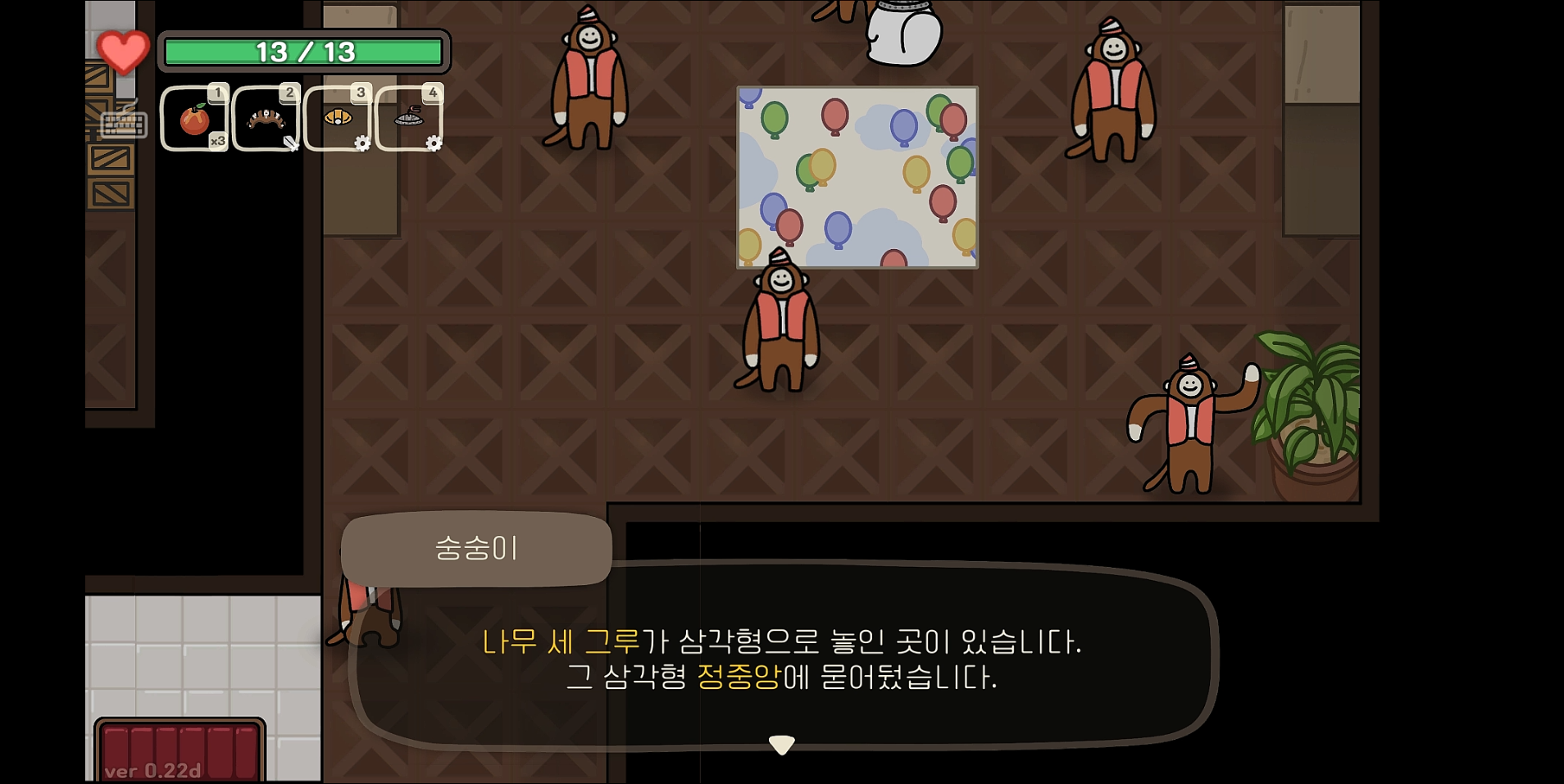Screen dimensions: 1564x784
Task: Click the down arrow to advance dialogue
Action: 782,745
